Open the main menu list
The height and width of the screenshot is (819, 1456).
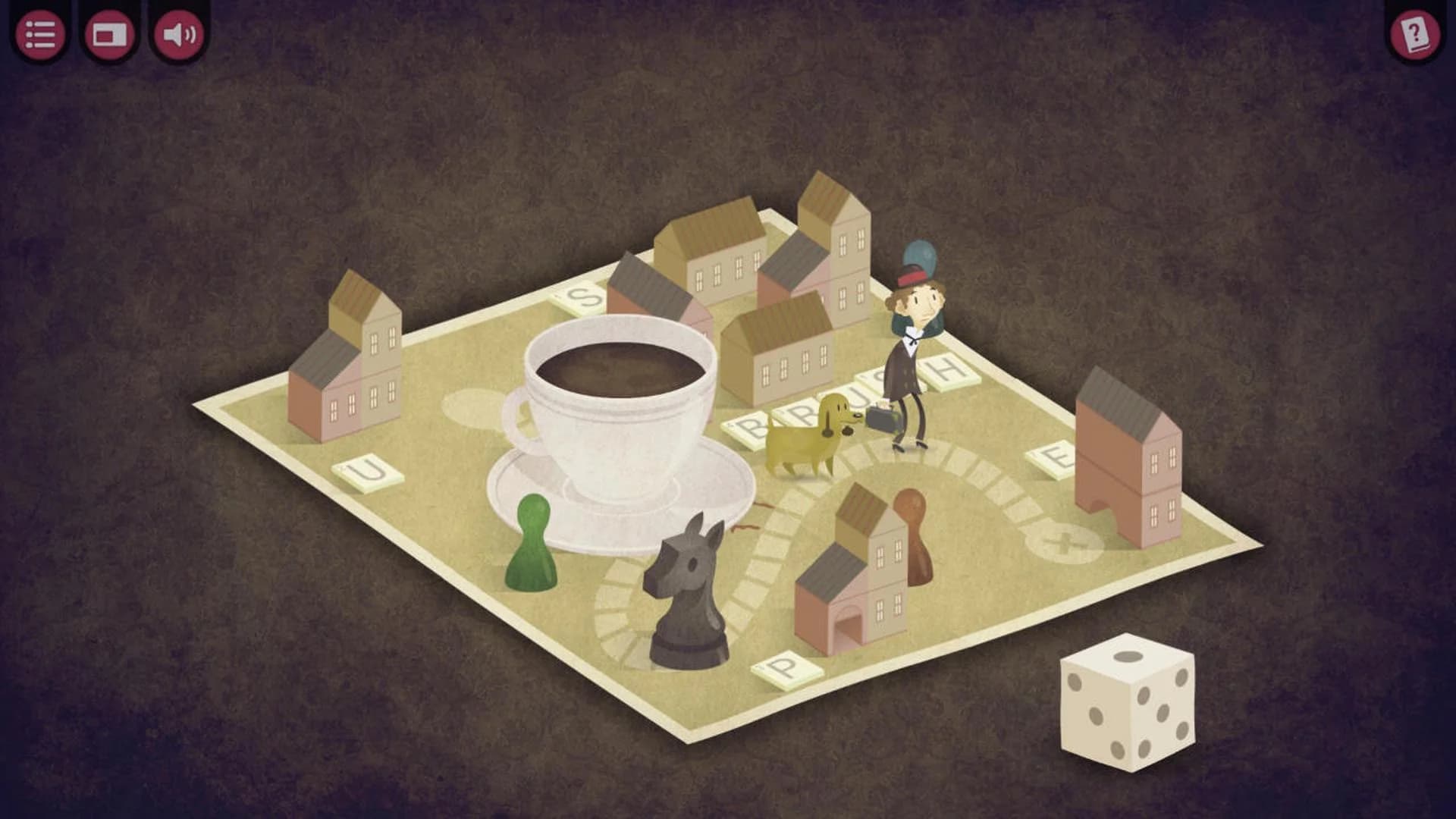pos(40,33)
